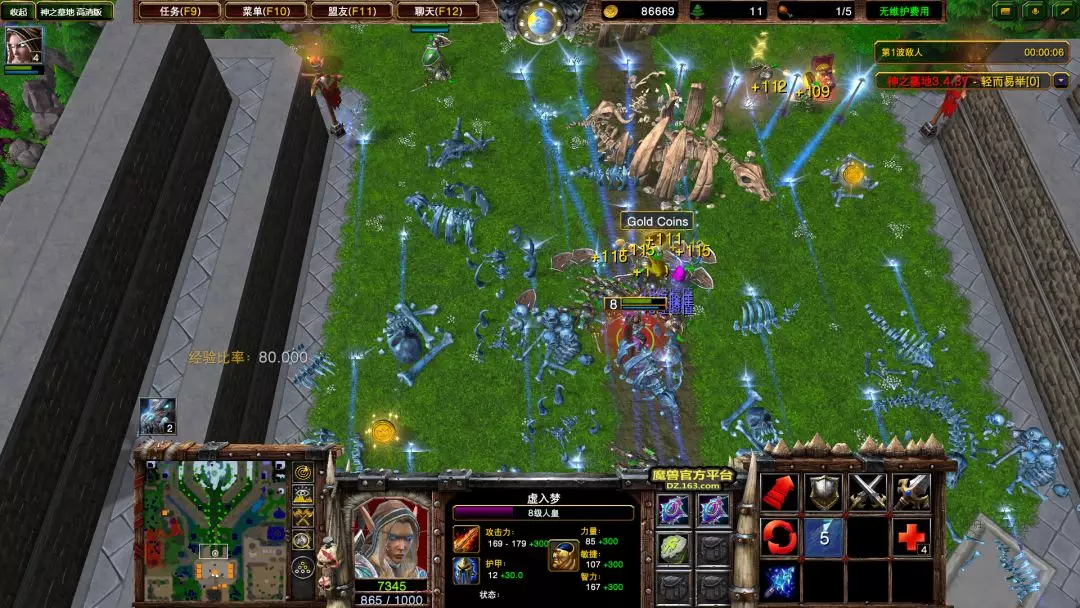Activate the shield hold position command
1080x608 pixels.
[825, 491]
